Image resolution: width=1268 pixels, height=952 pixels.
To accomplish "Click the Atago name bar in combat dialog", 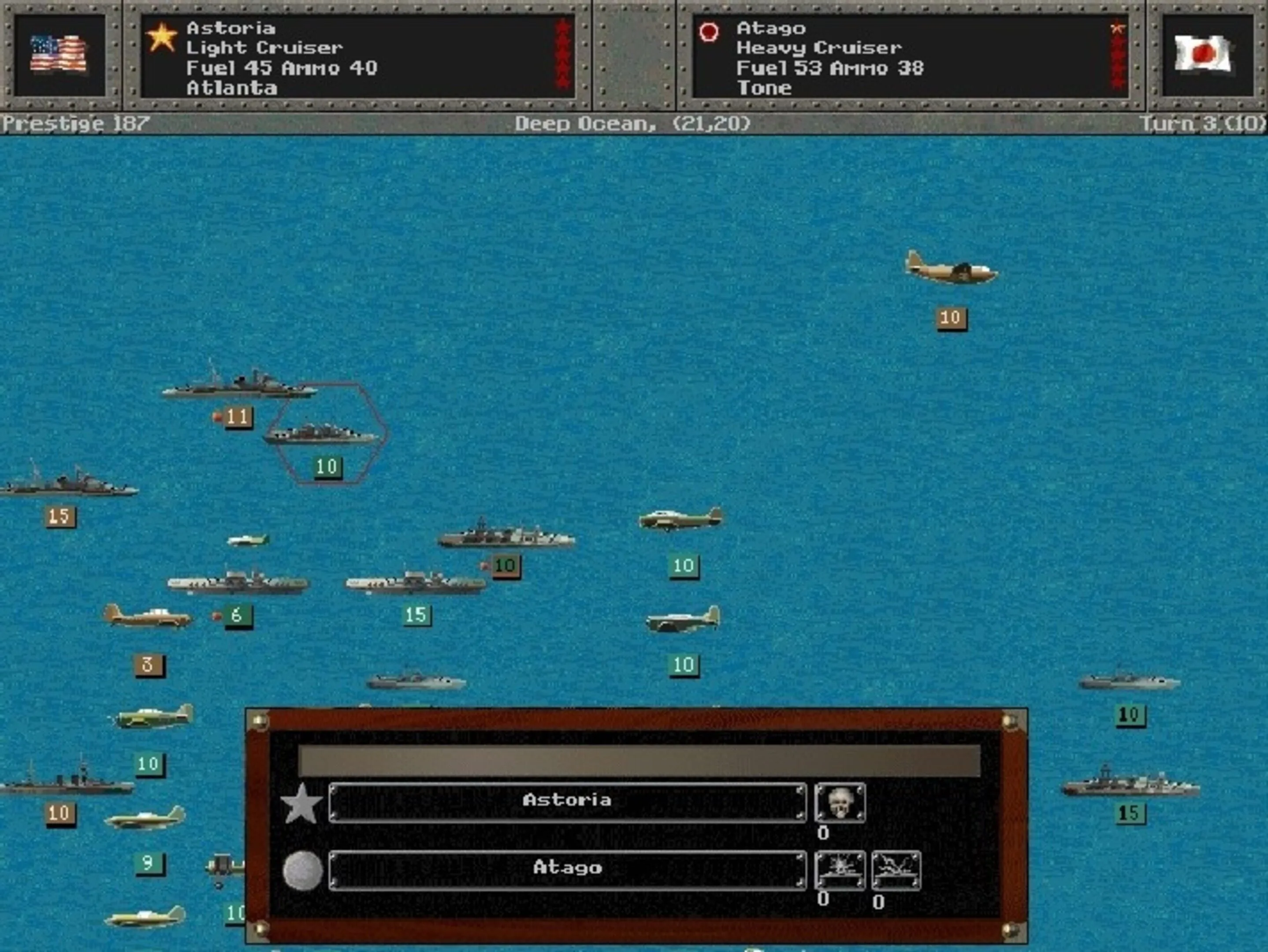I will pyautogui.click(x=566, y=869).
